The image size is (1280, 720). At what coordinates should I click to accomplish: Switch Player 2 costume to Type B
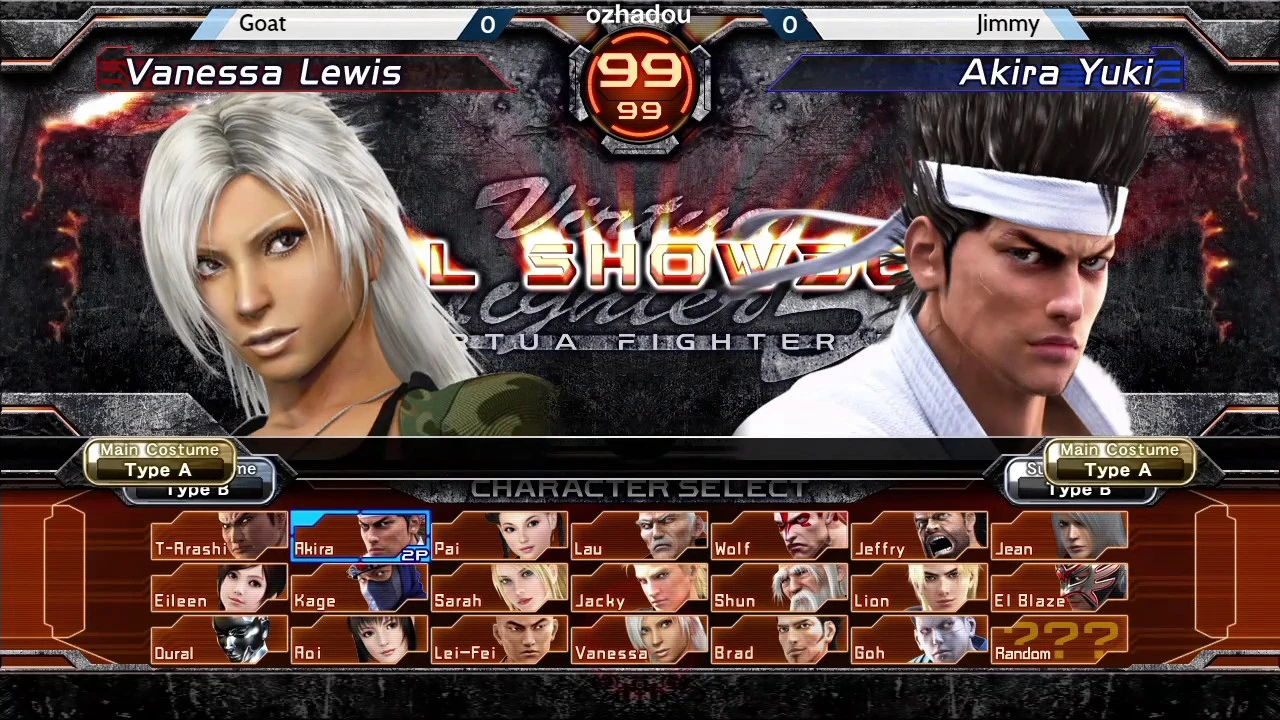click(1078, 489)
